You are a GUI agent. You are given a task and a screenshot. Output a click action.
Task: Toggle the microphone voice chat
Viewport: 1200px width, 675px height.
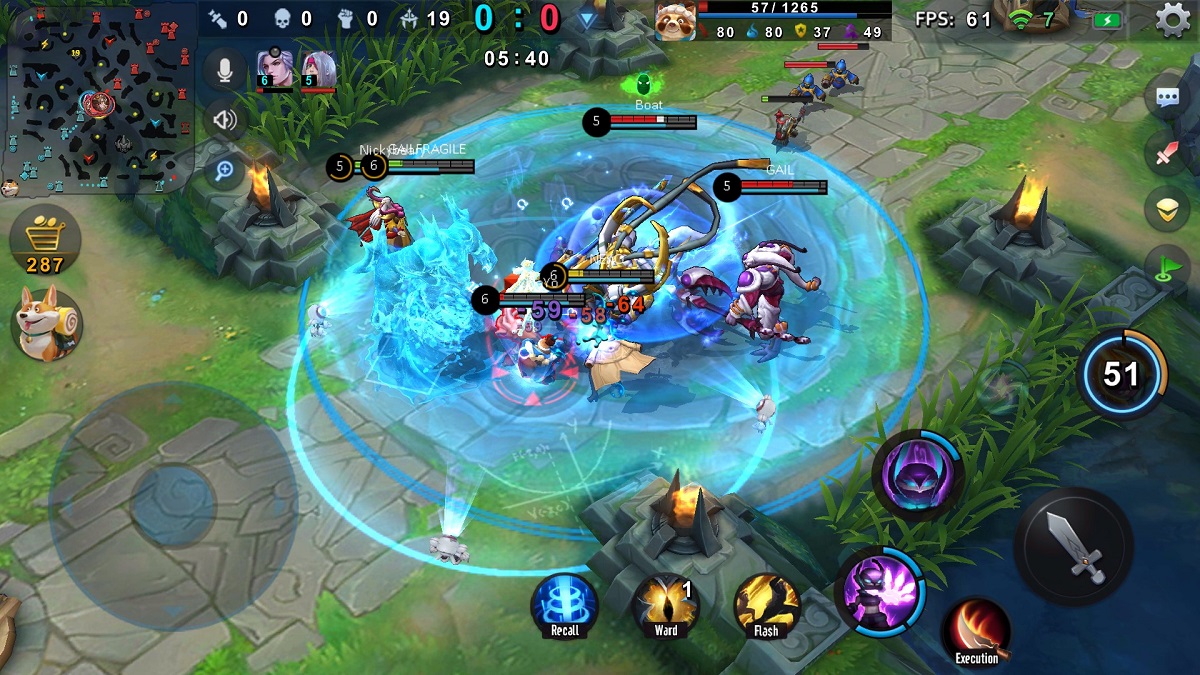[x=225, y=70]
